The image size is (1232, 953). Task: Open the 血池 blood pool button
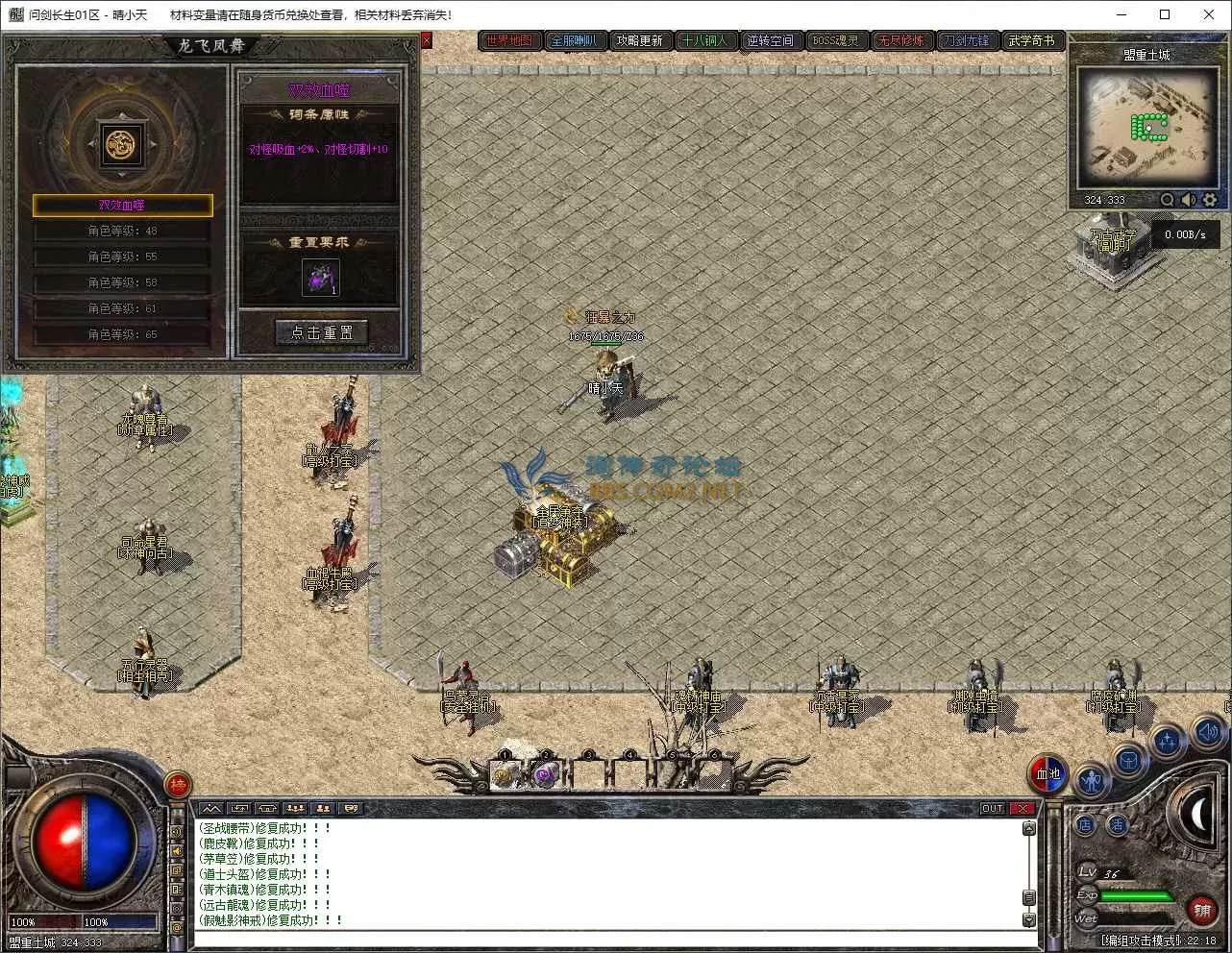[1047, 774]
